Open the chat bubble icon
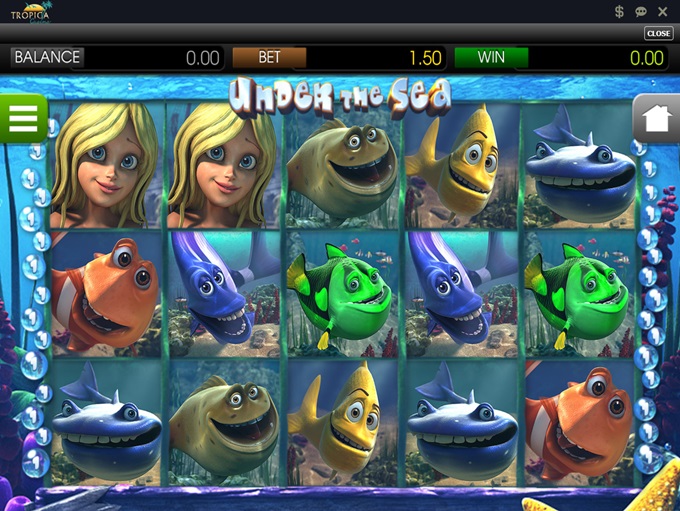This screenshot has width=680, height=511. coord(641,12)
